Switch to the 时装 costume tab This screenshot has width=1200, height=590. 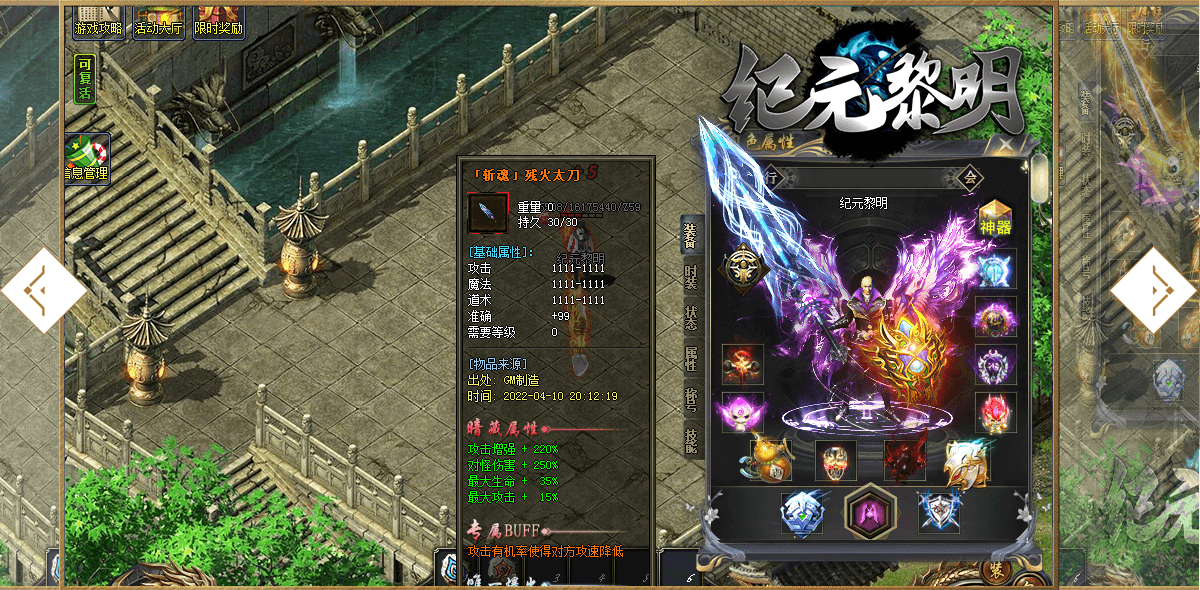coord(691,278)
